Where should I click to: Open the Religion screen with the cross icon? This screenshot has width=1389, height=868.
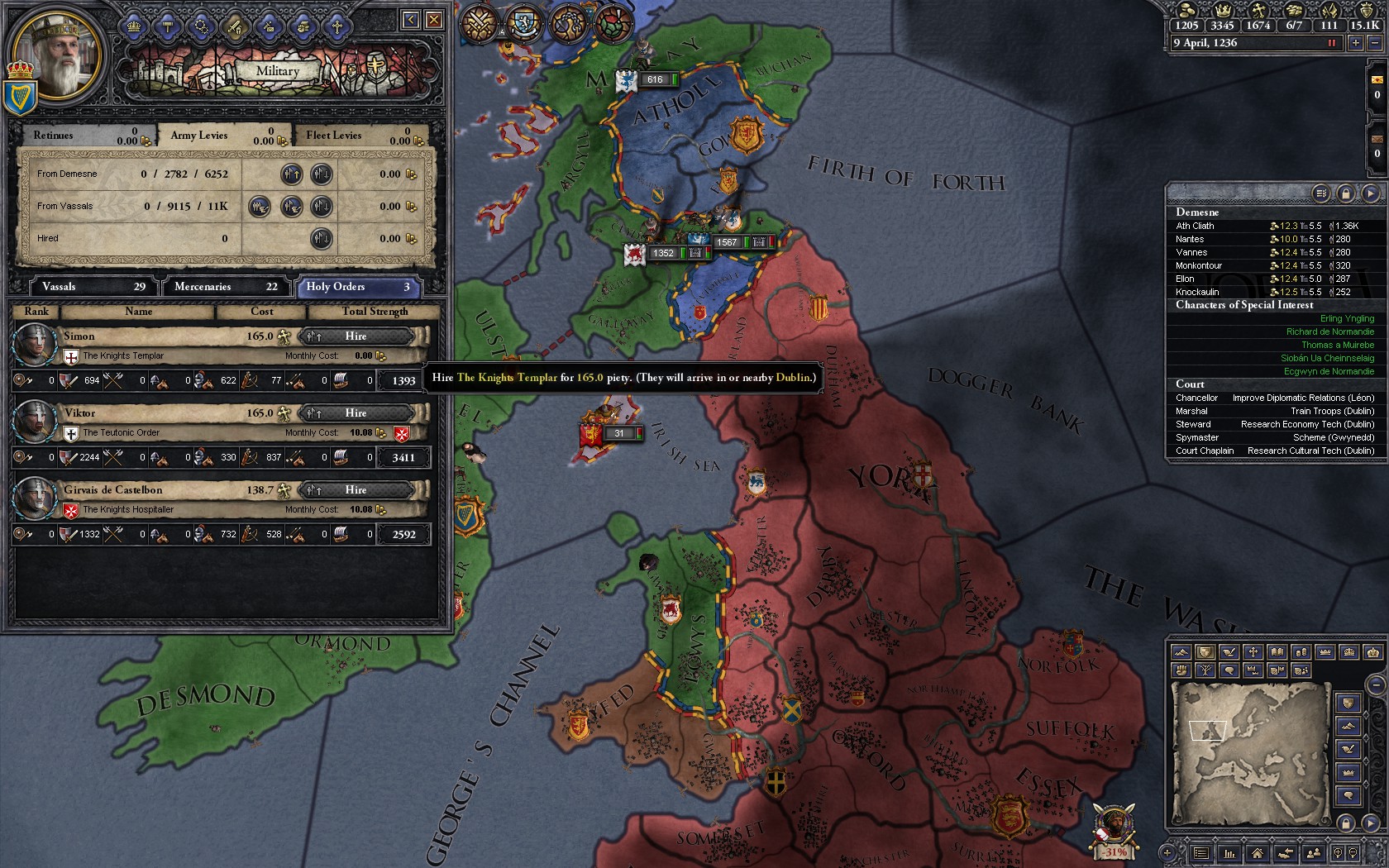[x=336, y=27]
